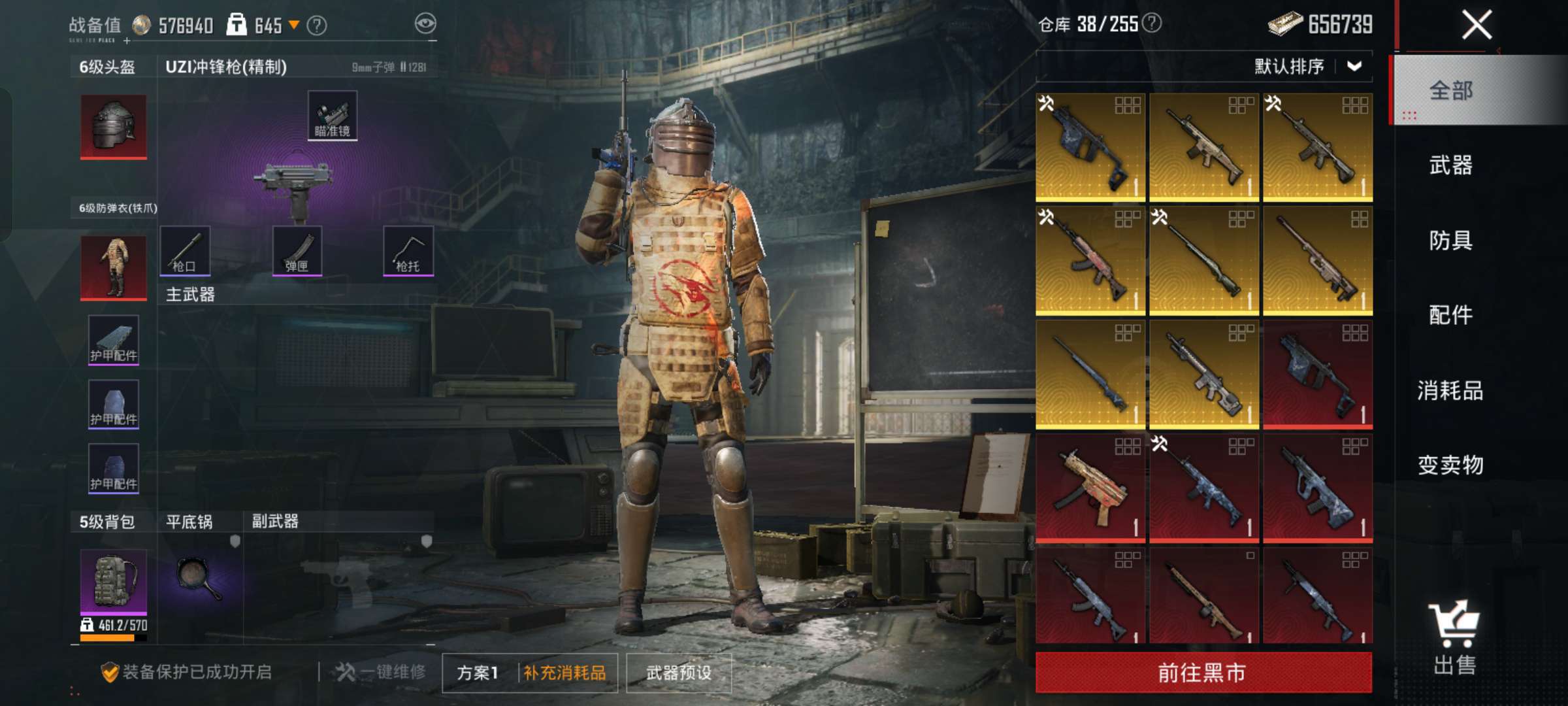1568x706 pixels.
Task: Select the 全部 all-items tab
Action: click(x=1450, y=90)
